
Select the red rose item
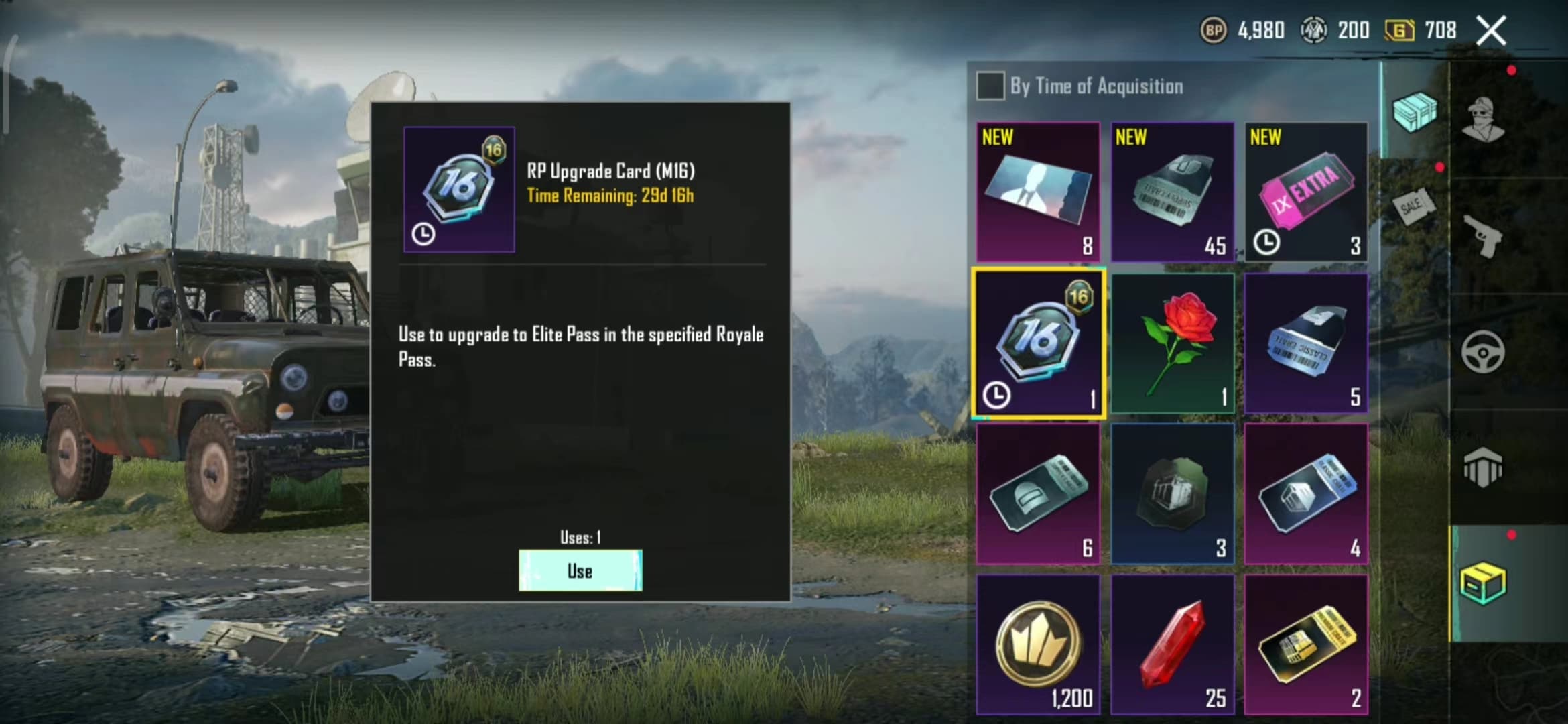click(1172, 343)
